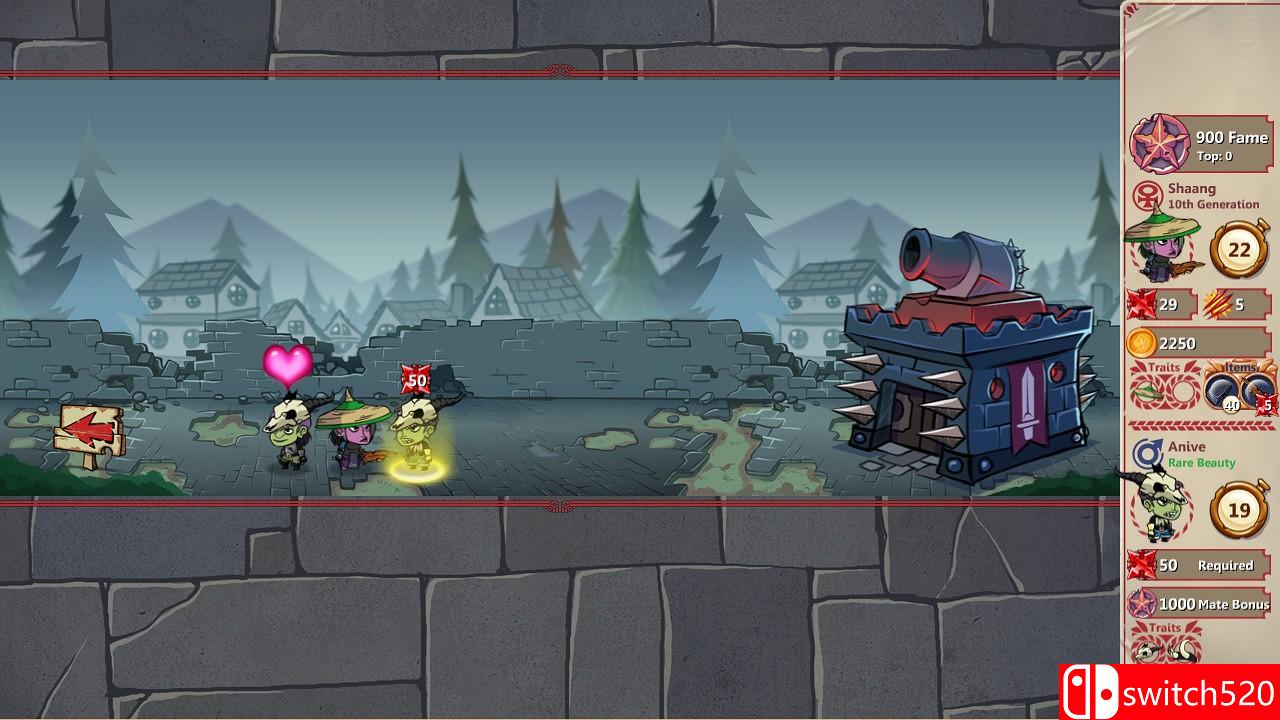
Task: Click the skull trait icon below Anive
Action: [x=1147, y=650]
